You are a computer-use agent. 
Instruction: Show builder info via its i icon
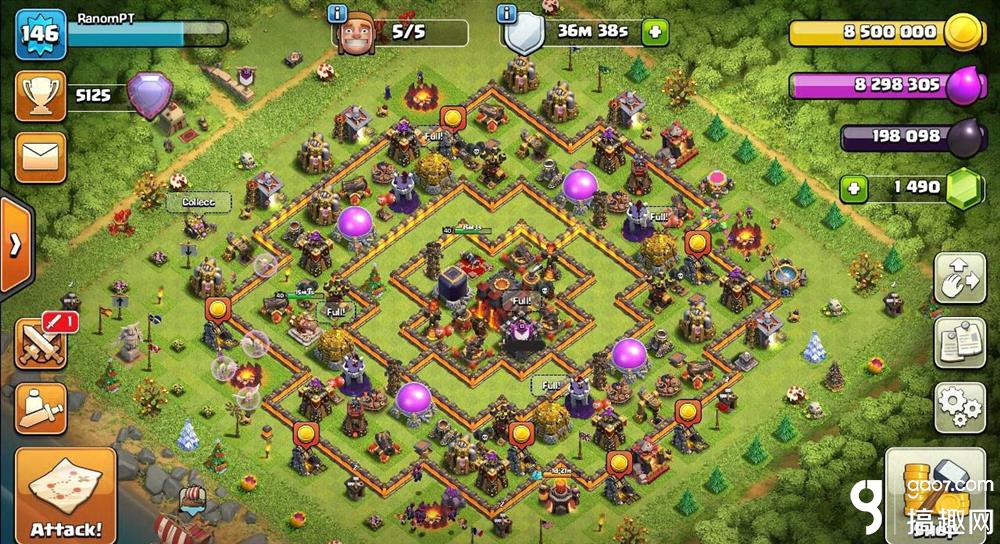point(337,13)
